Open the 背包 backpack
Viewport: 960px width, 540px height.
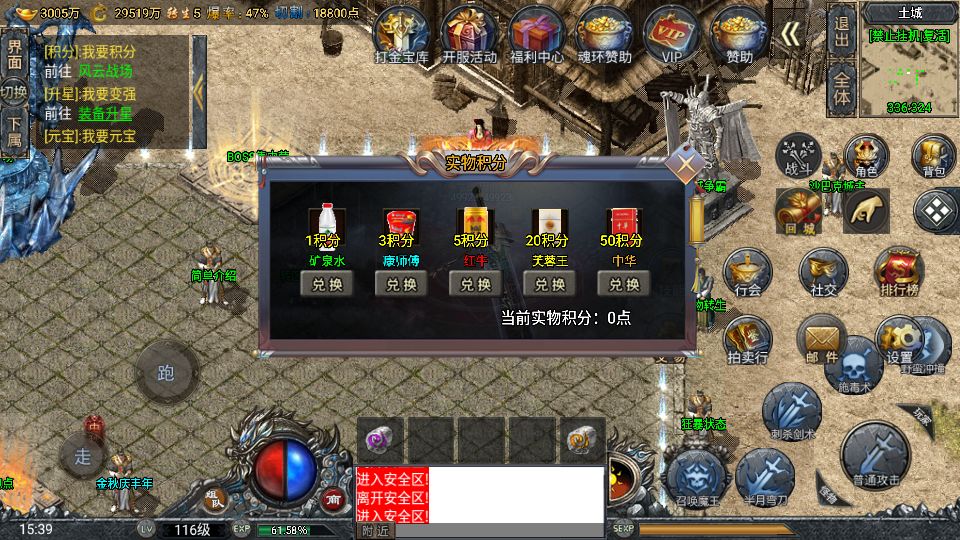click(934, 157)
